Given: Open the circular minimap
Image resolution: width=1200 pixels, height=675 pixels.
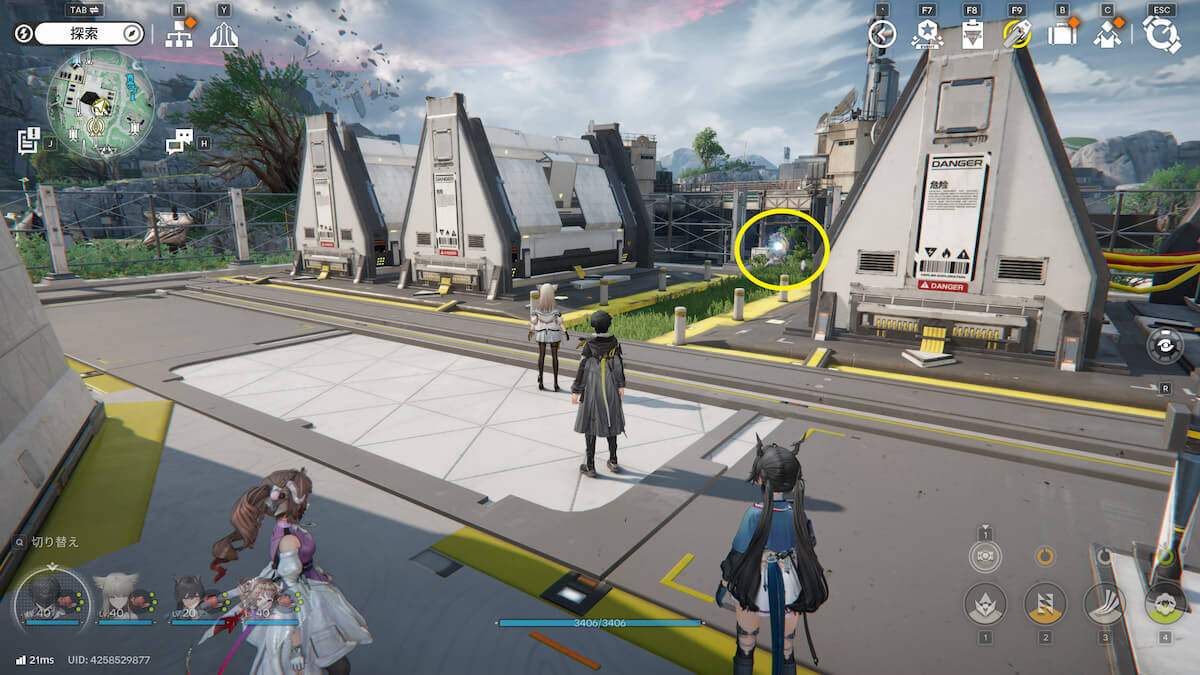Looking at the screenshot, I should pyautogui.click(x=100, y=104).
